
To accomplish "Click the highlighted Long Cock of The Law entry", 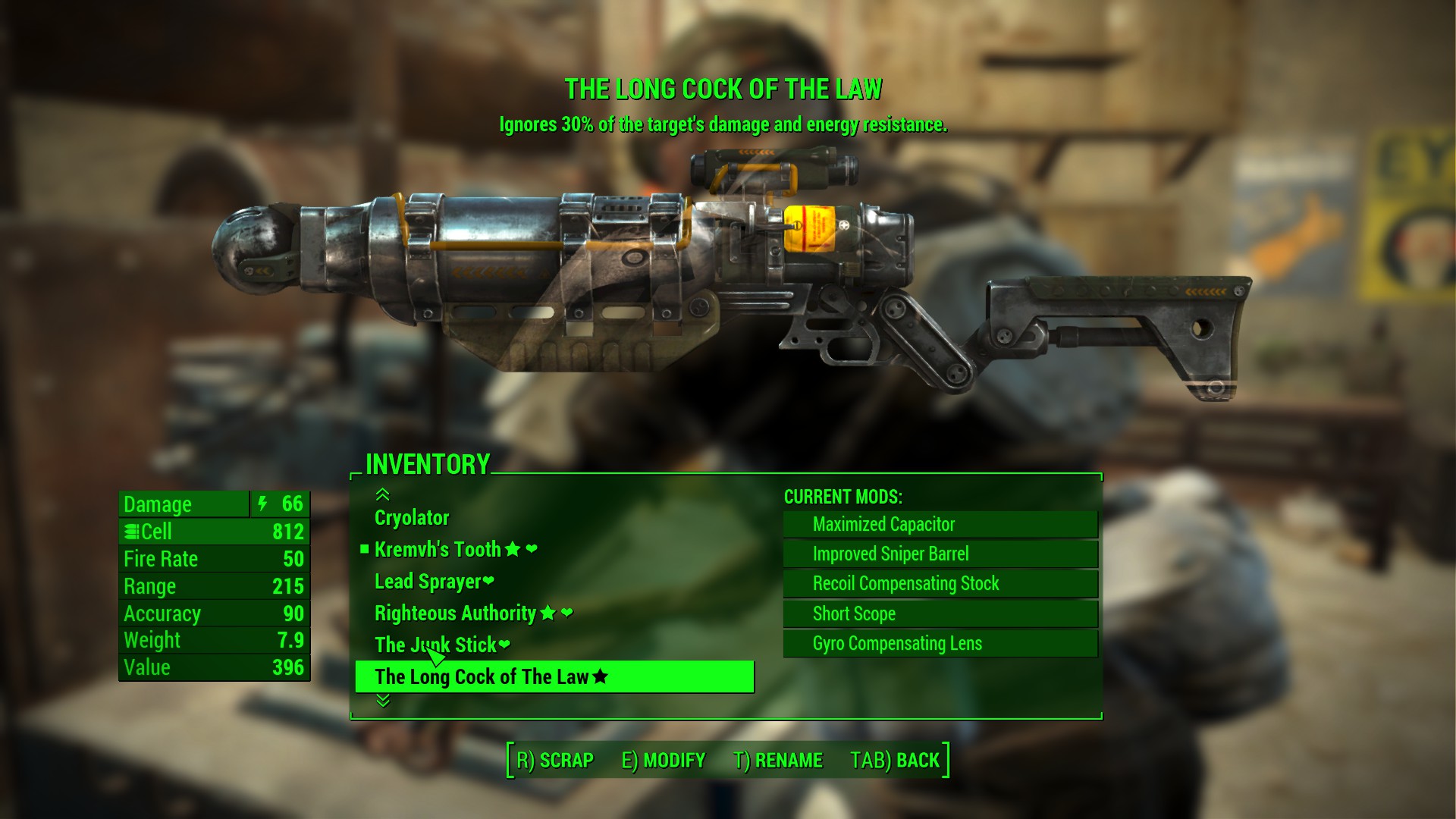I will tap(554, 677).
